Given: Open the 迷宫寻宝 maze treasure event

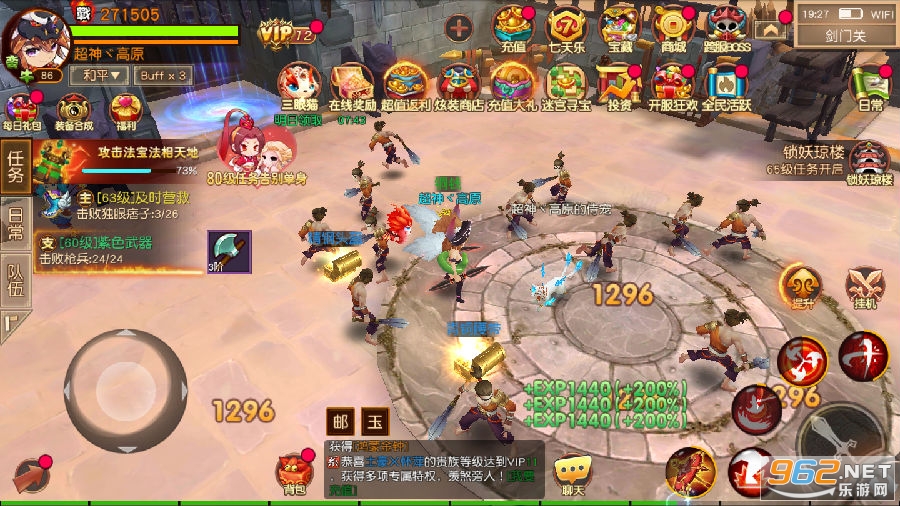Looking at the screenshot, I should [565, 86].
